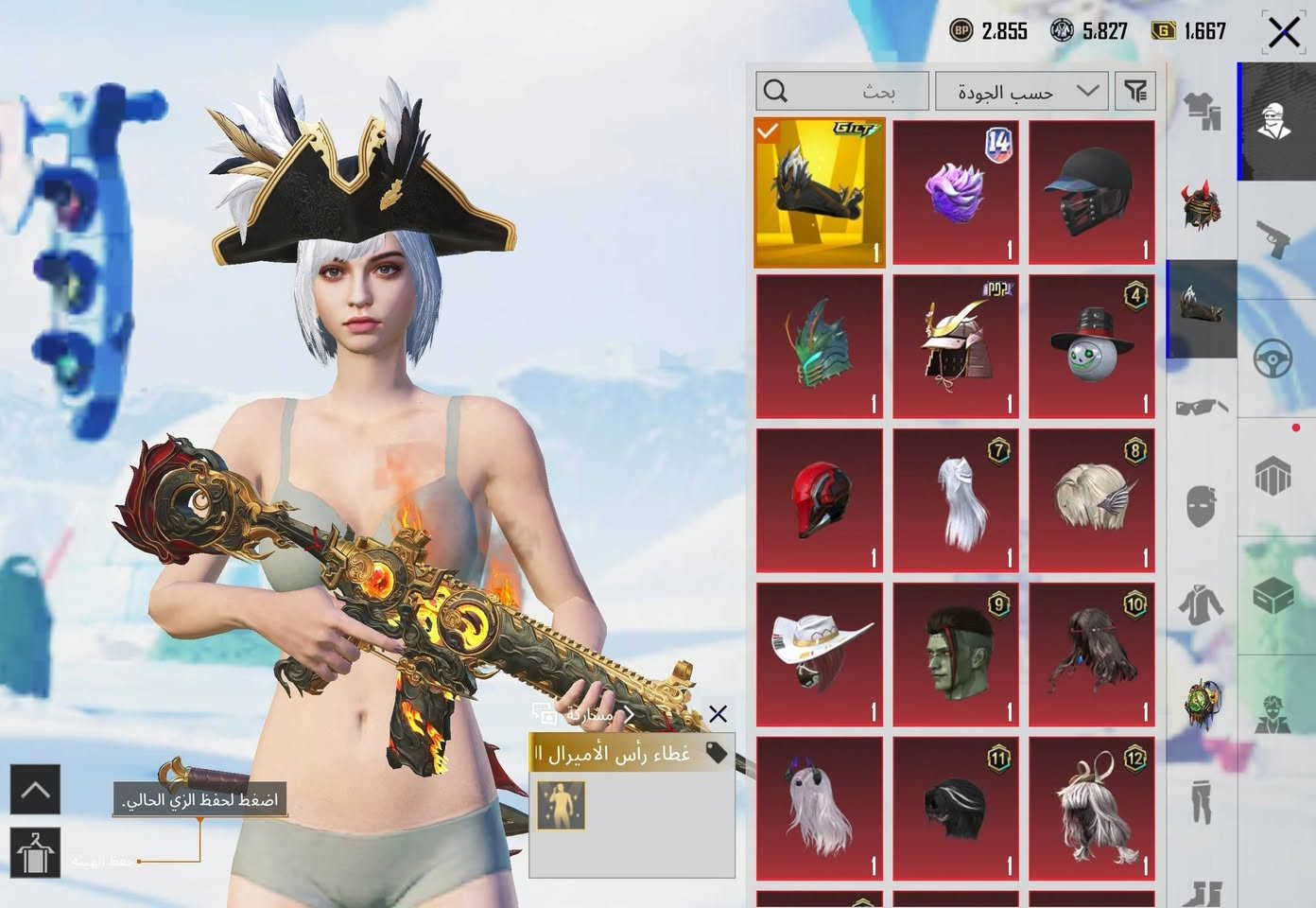The image size is (1316, 908).
Task: Close the admiral headgear info popup
Action: 719,714
